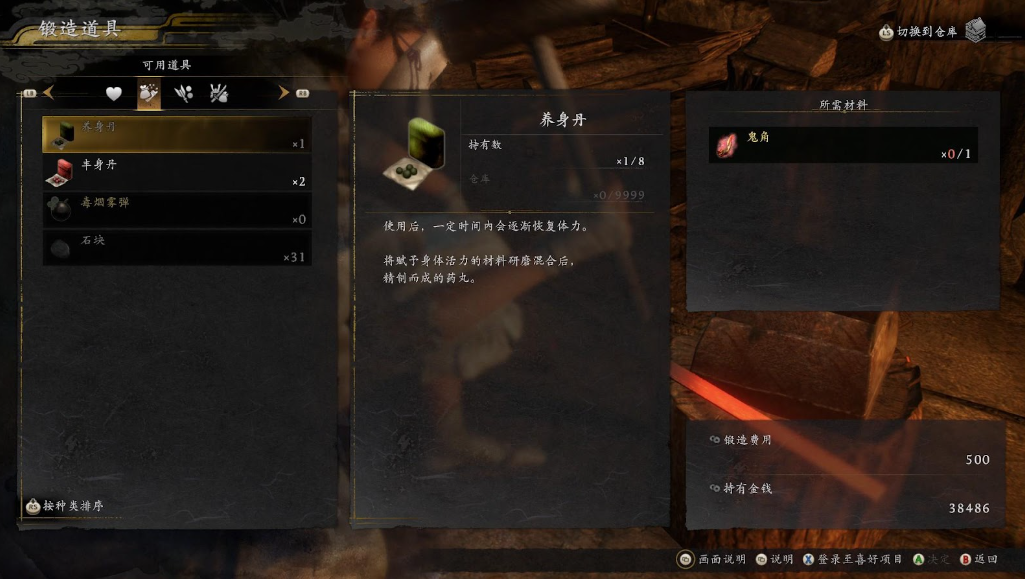Click the right arrow for next category

click(x=284, y=93)
